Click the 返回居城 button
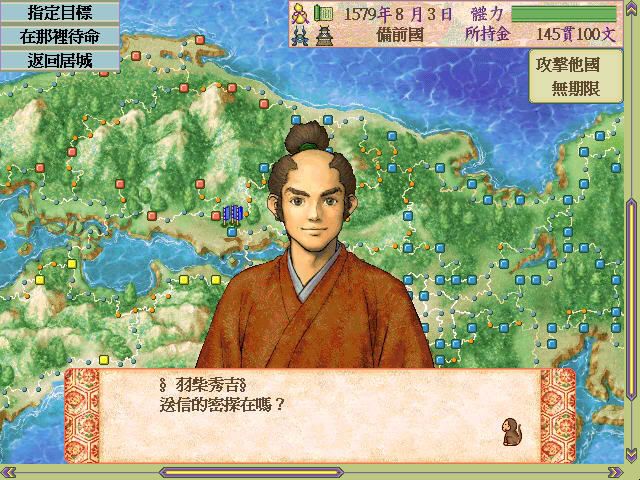The image size is (640, 480). point(60,59)
